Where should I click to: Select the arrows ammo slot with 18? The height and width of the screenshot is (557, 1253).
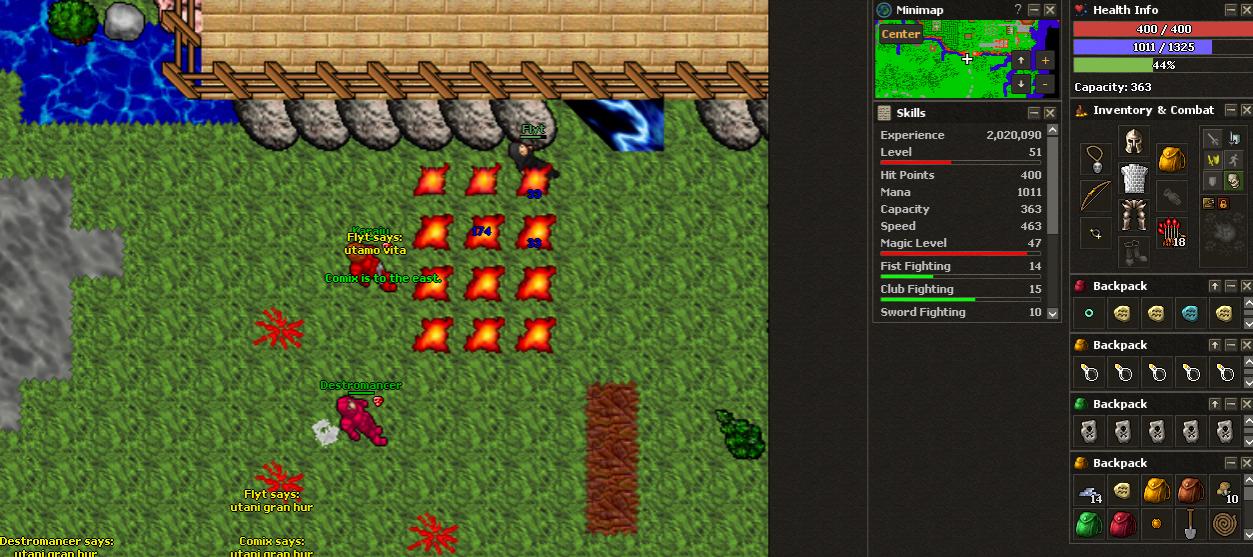coord(1170,233)
